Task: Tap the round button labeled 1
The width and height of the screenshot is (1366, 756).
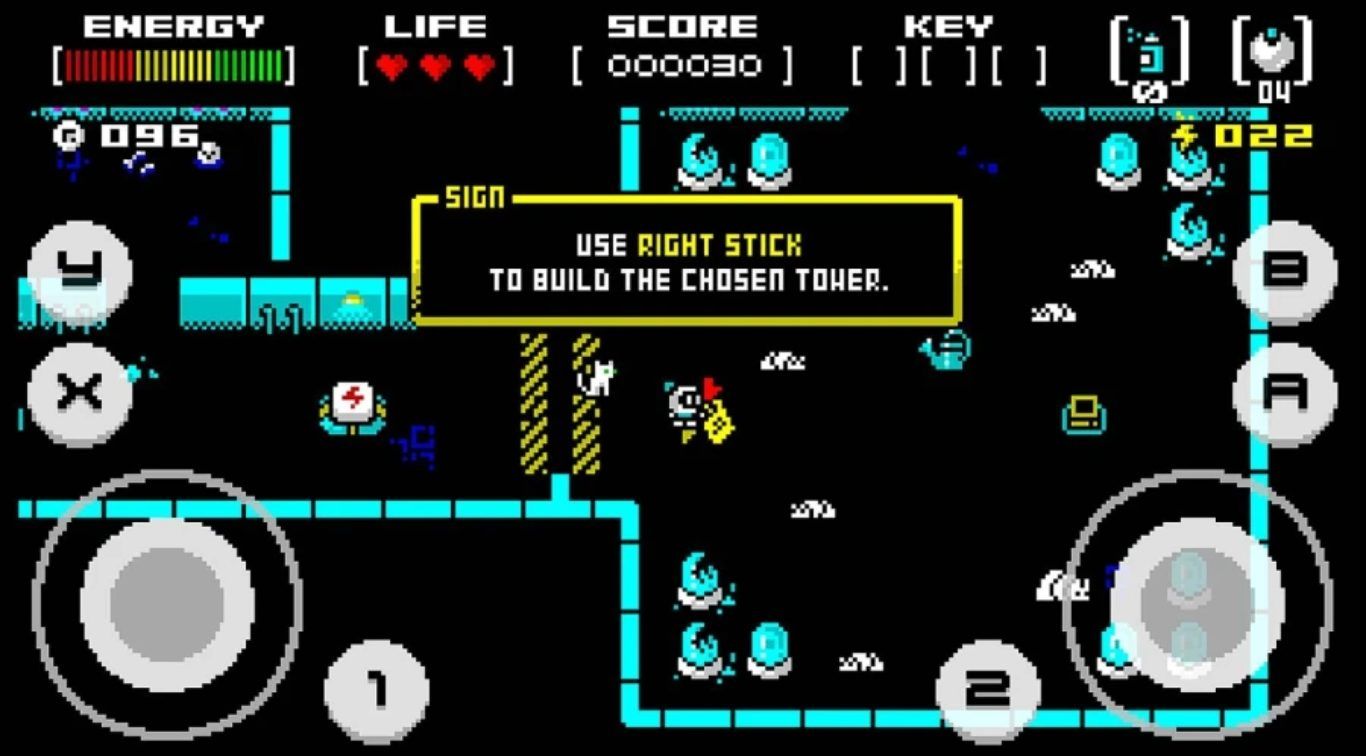Action: coord(377,691)
